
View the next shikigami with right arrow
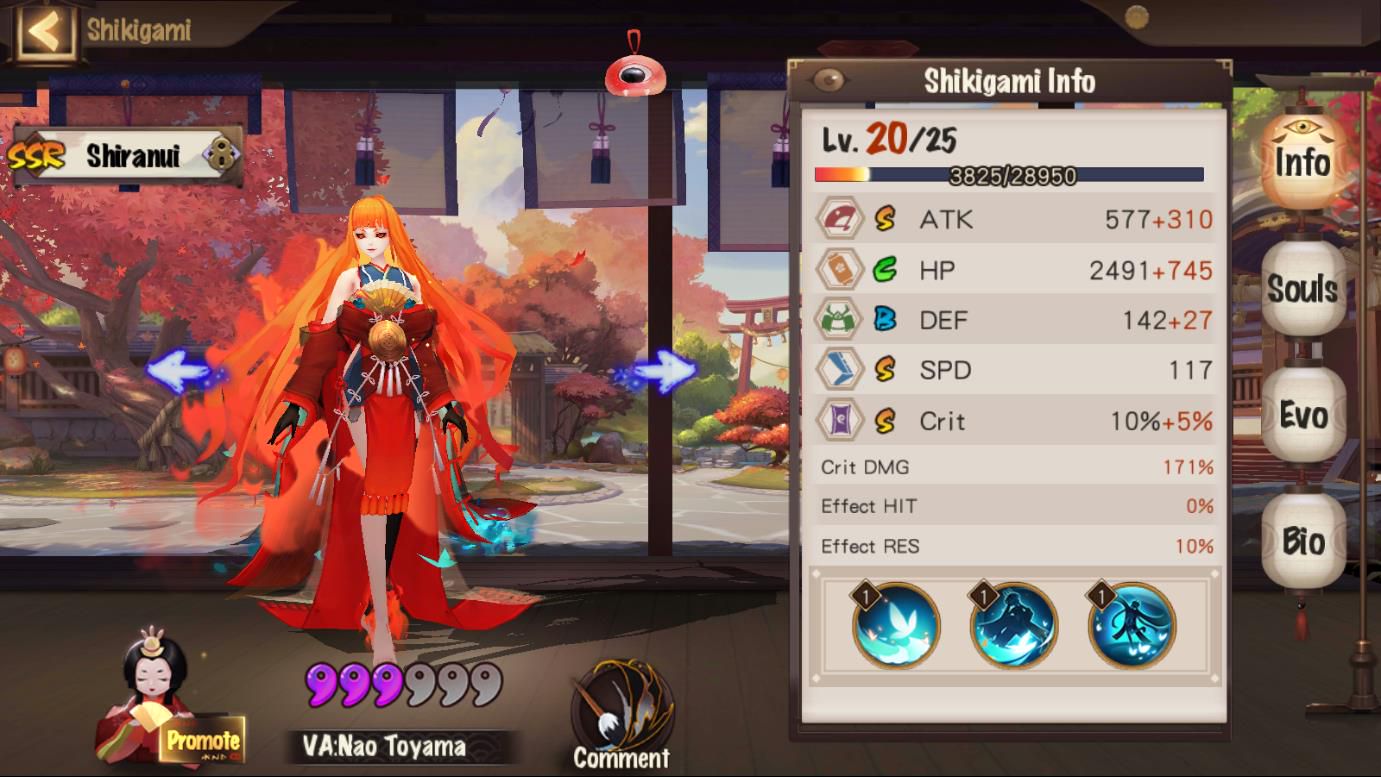[x=664, y=371]
